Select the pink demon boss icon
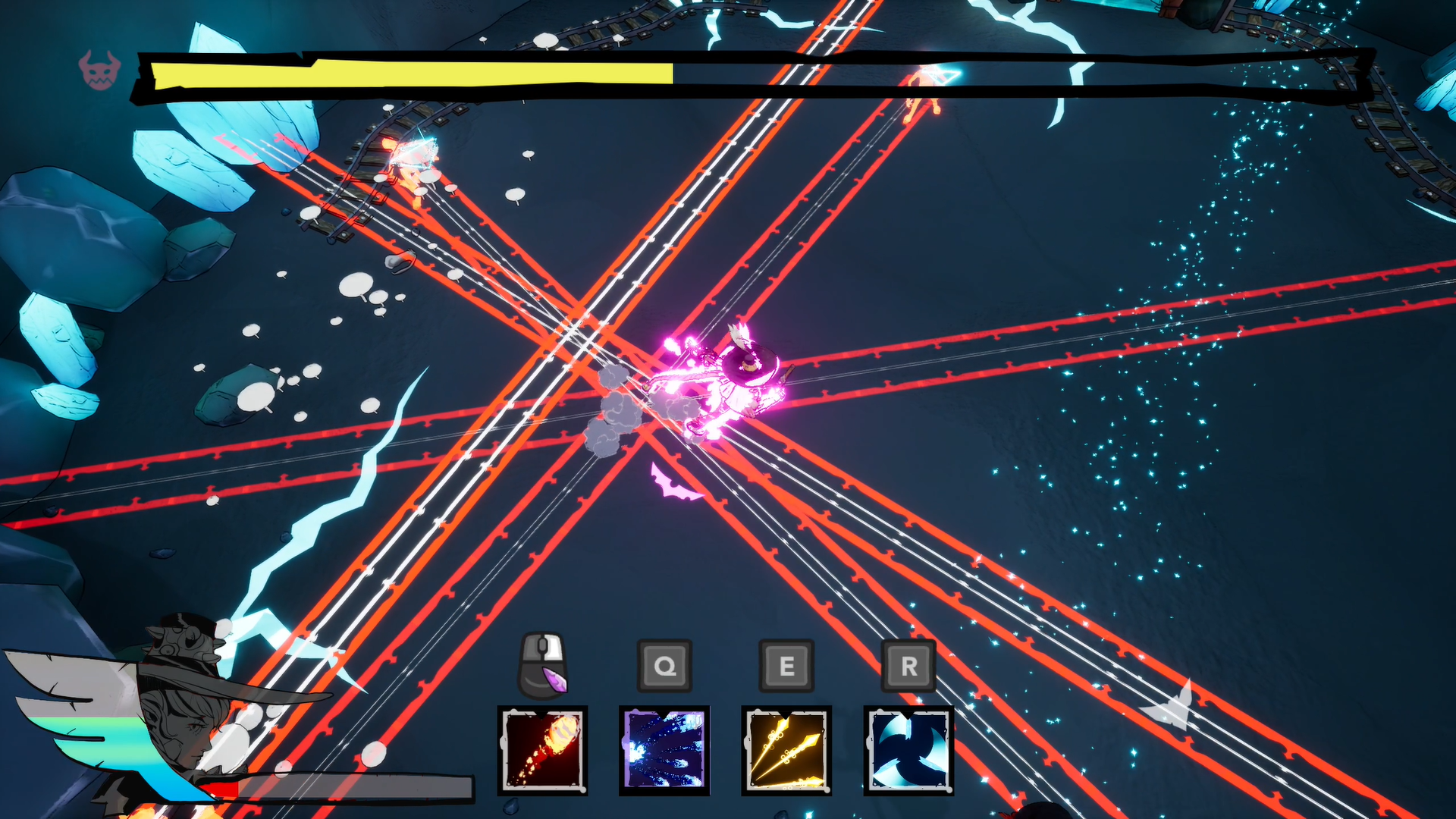 (x=99, y=71)
